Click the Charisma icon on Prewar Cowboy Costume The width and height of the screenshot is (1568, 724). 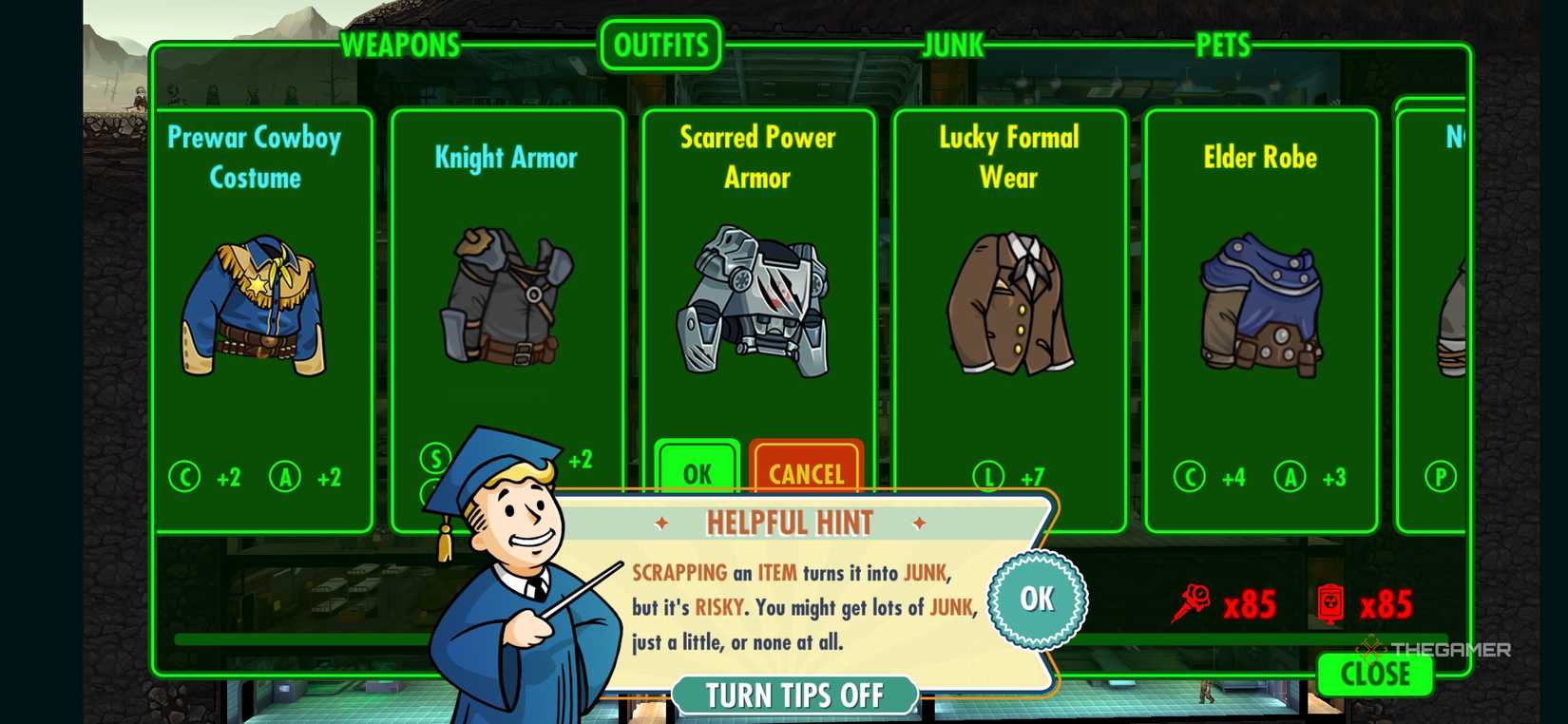point(186,478)
